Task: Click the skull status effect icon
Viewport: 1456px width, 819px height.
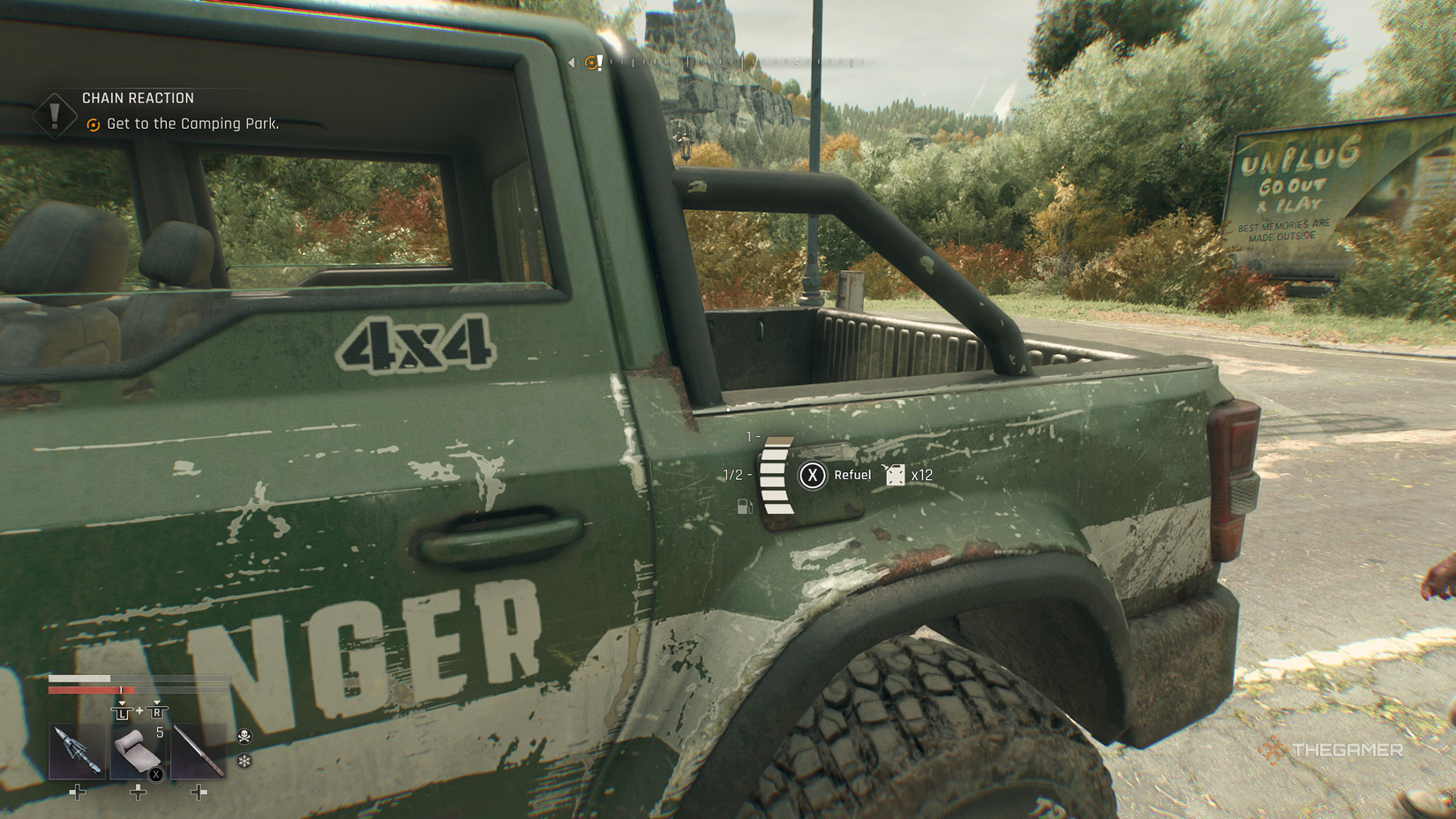Action: tap(244, 737)
